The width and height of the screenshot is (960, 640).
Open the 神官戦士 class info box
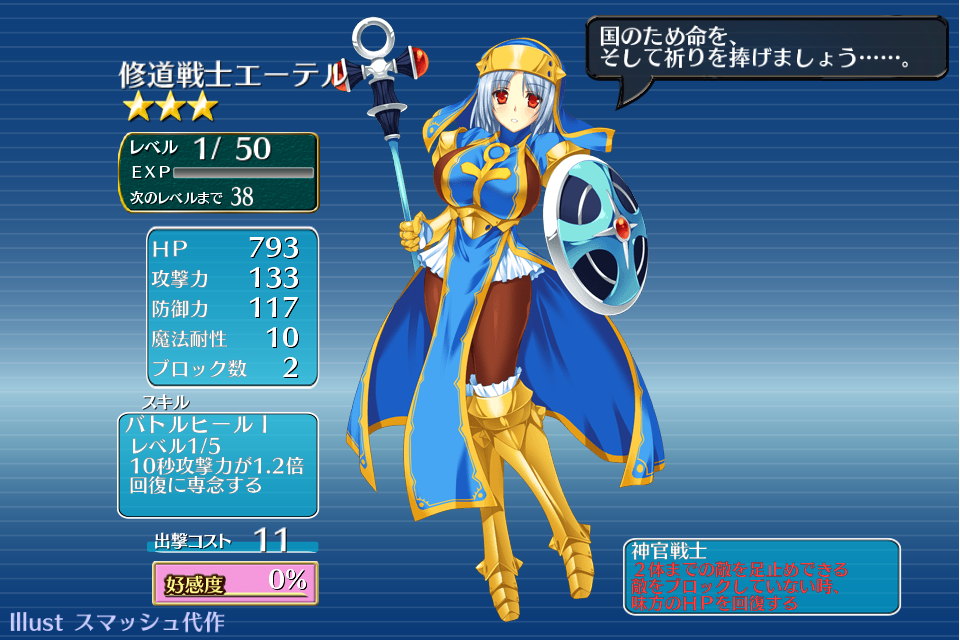(760, 577)
